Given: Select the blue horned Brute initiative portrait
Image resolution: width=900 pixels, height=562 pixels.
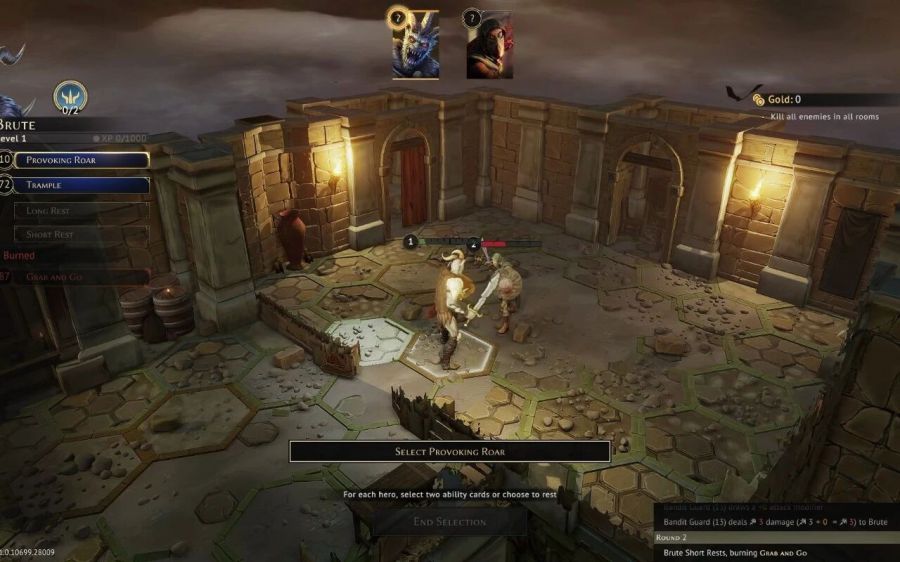Looking at the screenshot, I should [415, 45].
